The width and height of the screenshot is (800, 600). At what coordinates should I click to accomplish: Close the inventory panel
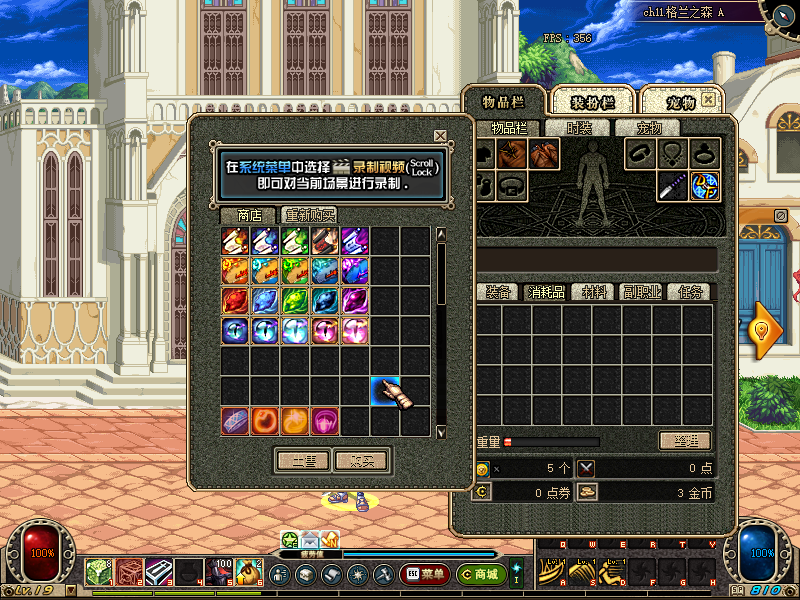(708, 100)
